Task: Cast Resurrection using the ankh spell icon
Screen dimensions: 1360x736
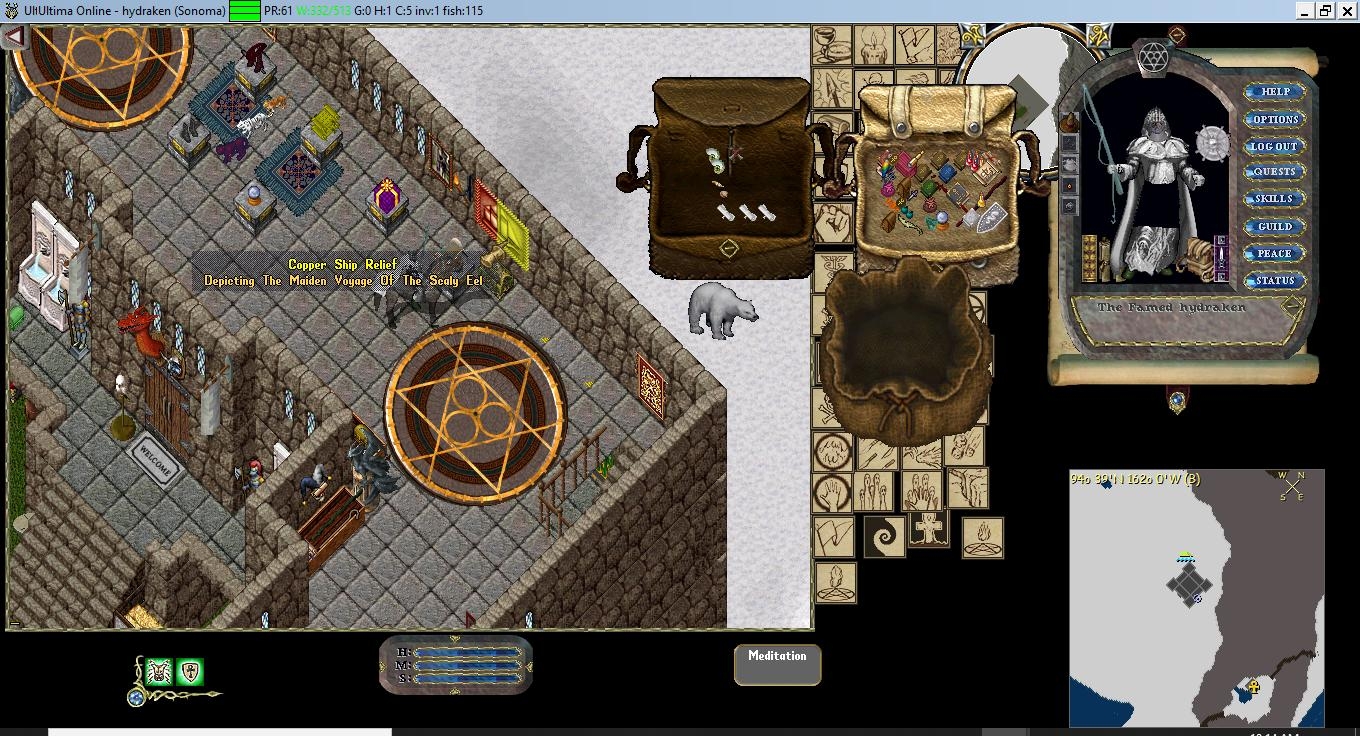Action: point(928,530)
